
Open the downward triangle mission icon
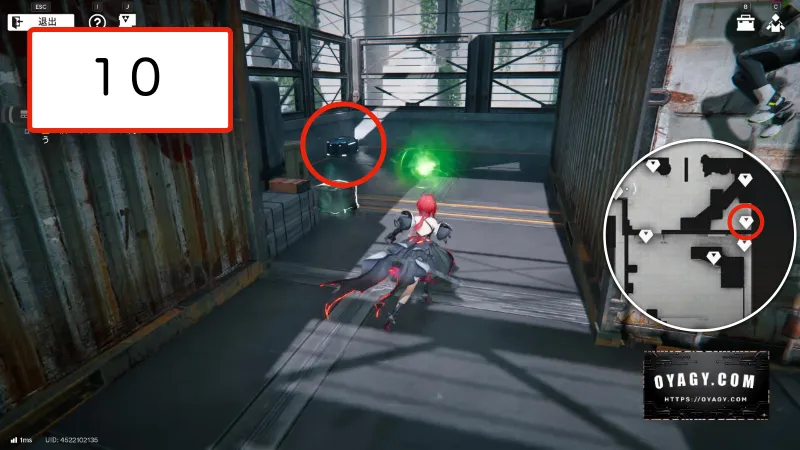tap(126, 20)
